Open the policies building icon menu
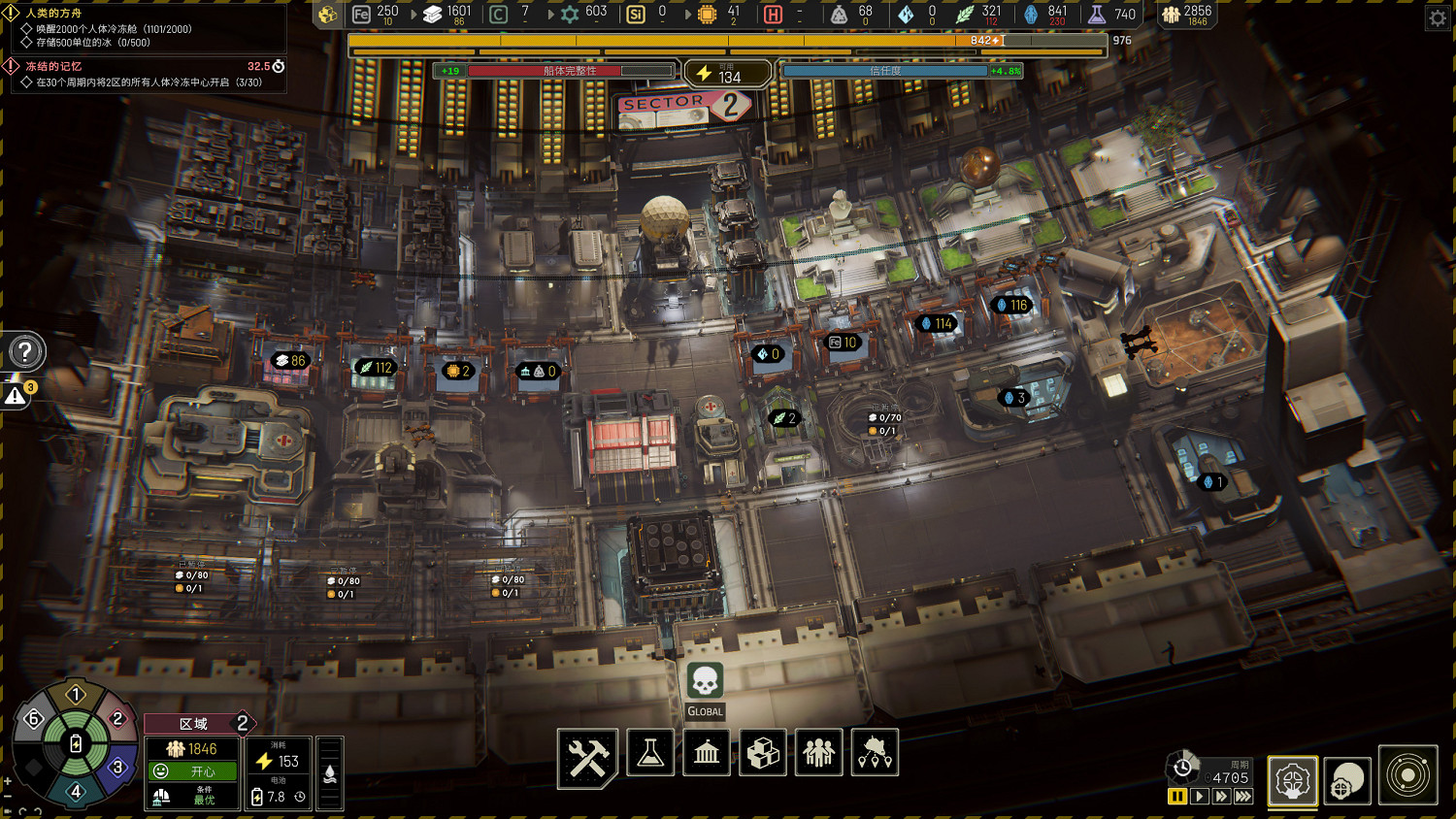The width and height of the screenshot is (1456, 819). tap(707, 753)
